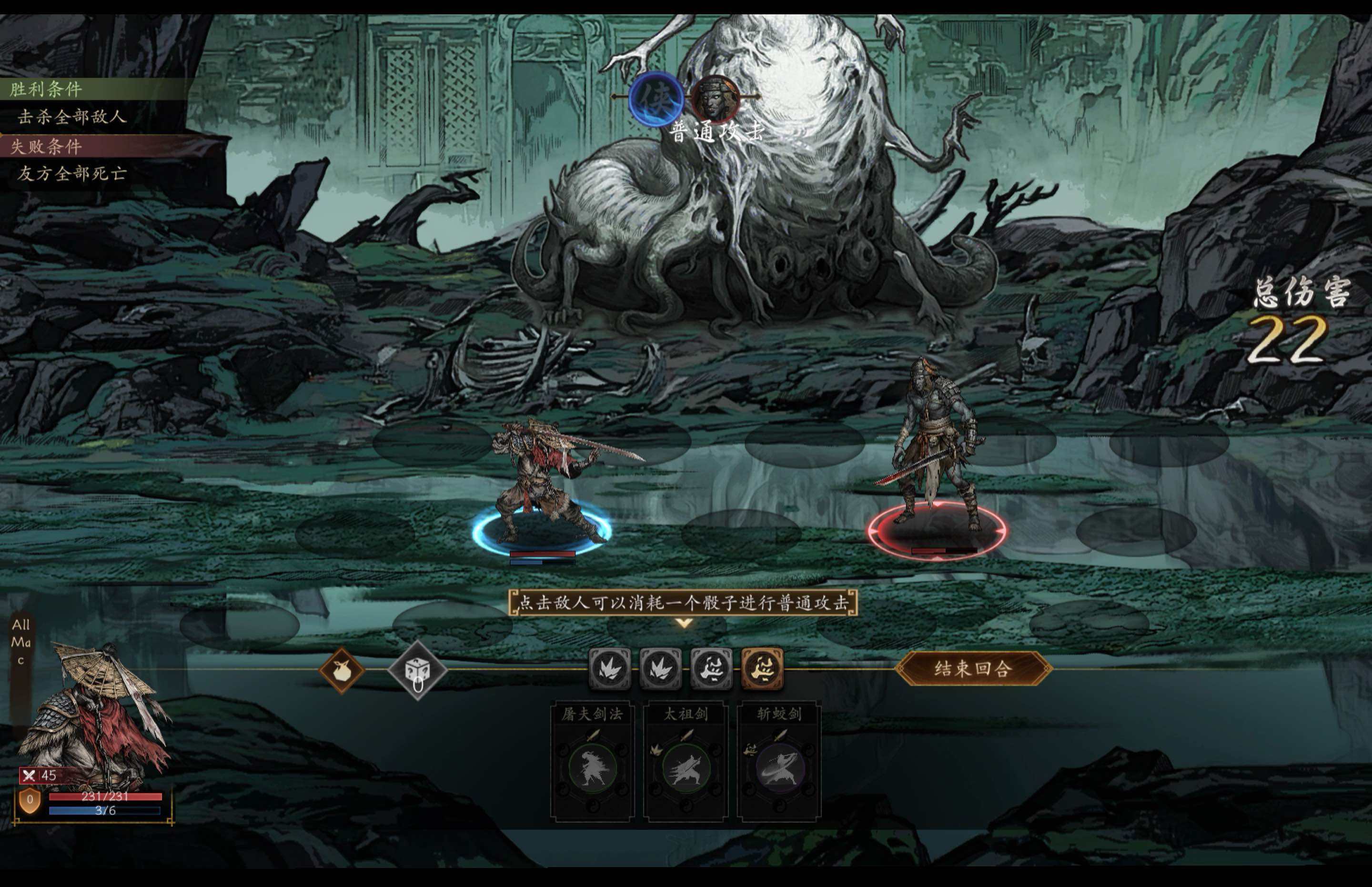
Task: Select the 屠夫剑法 skill card
Action: (592, 760)
